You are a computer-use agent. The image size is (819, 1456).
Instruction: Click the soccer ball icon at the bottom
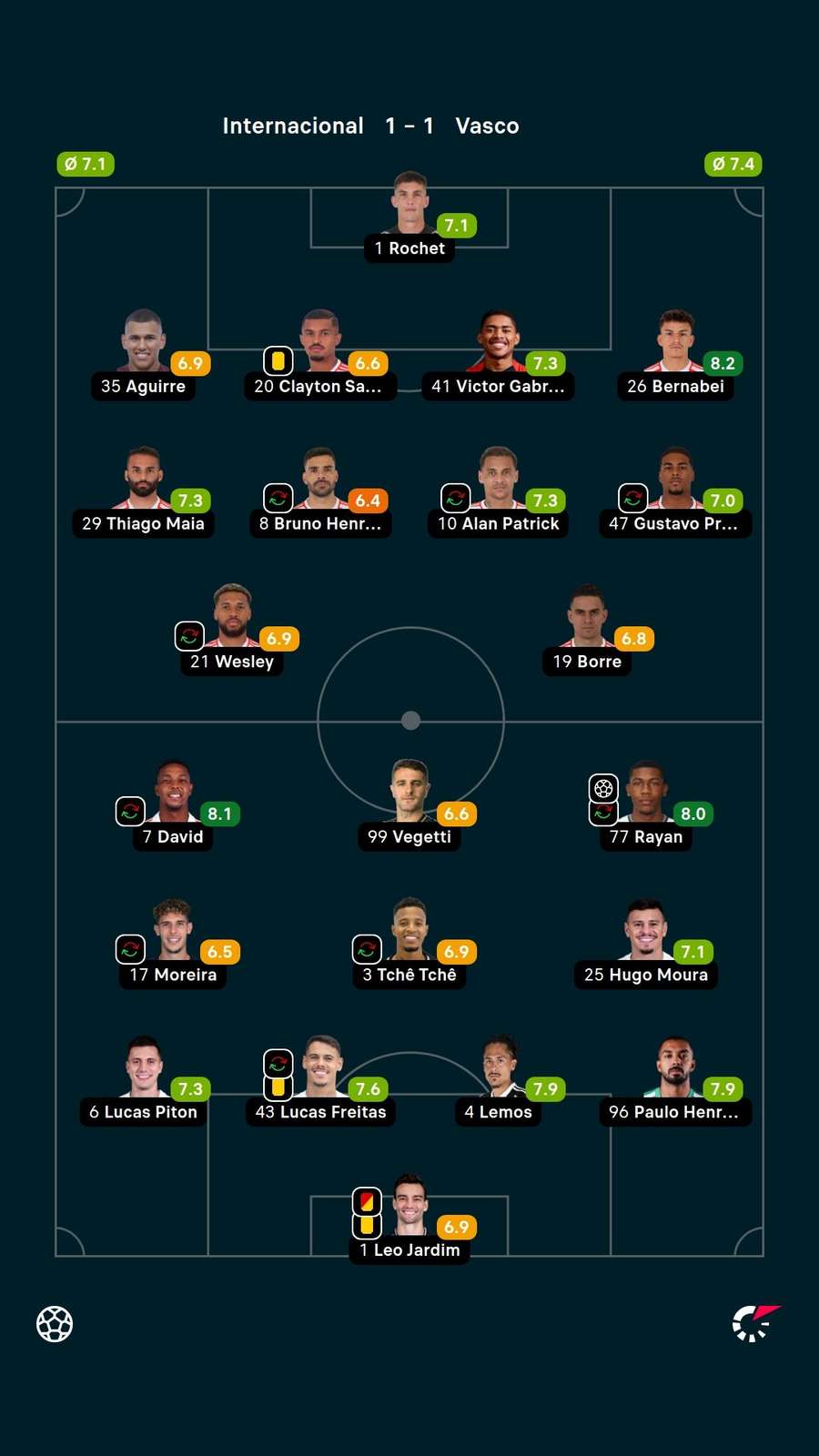(55, 1324)
